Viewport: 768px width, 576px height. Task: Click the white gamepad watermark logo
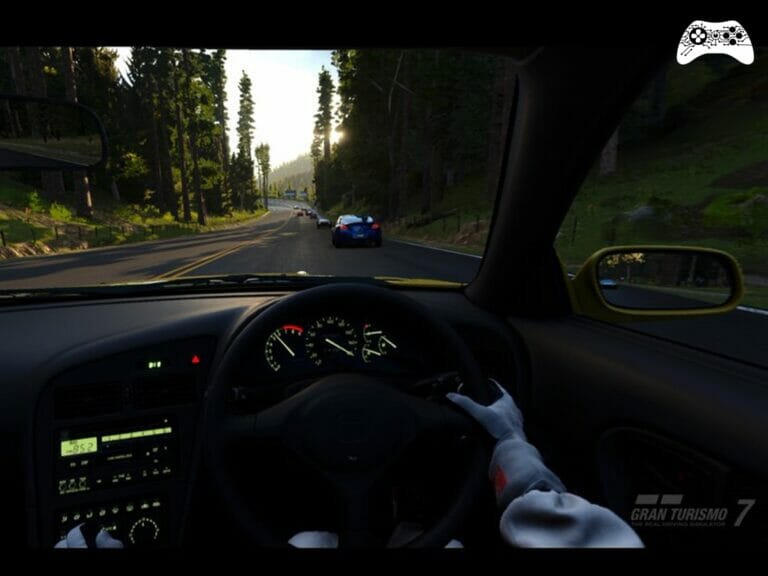714,42
